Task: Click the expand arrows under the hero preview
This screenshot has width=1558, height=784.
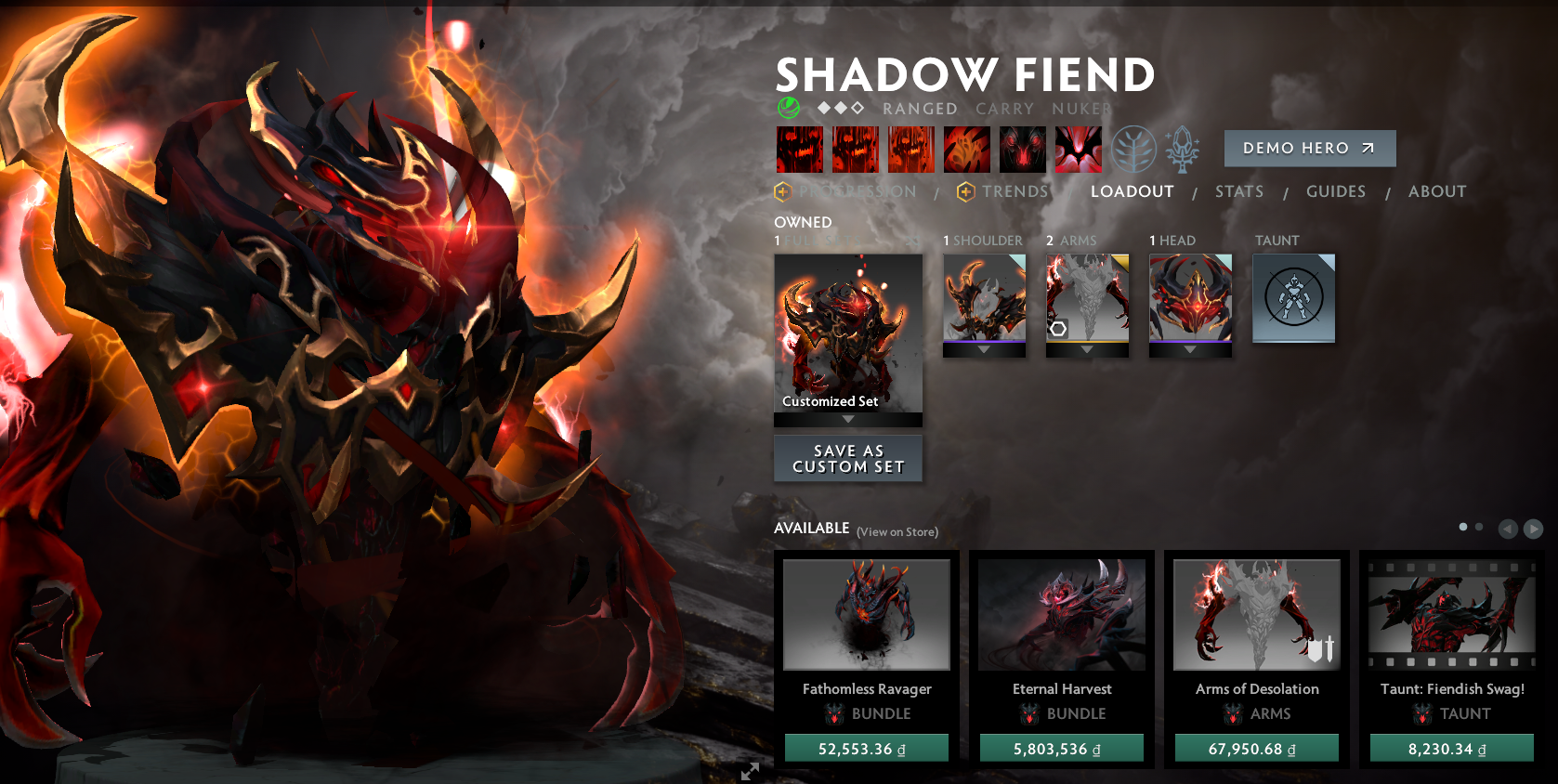Action: [751, 771]
